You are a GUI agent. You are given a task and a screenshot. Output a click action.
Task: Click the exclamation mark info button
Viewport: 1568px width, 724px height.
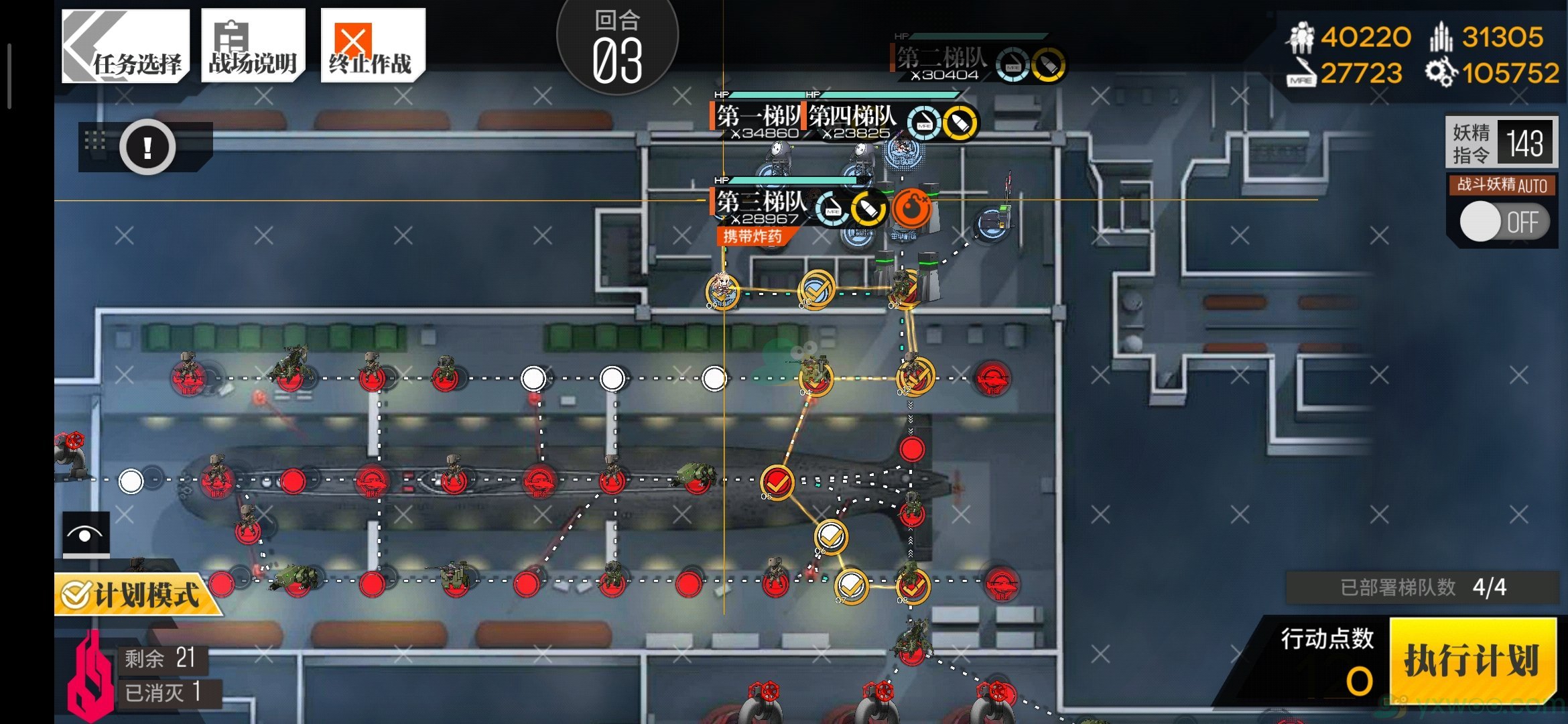tap(147, 147)
